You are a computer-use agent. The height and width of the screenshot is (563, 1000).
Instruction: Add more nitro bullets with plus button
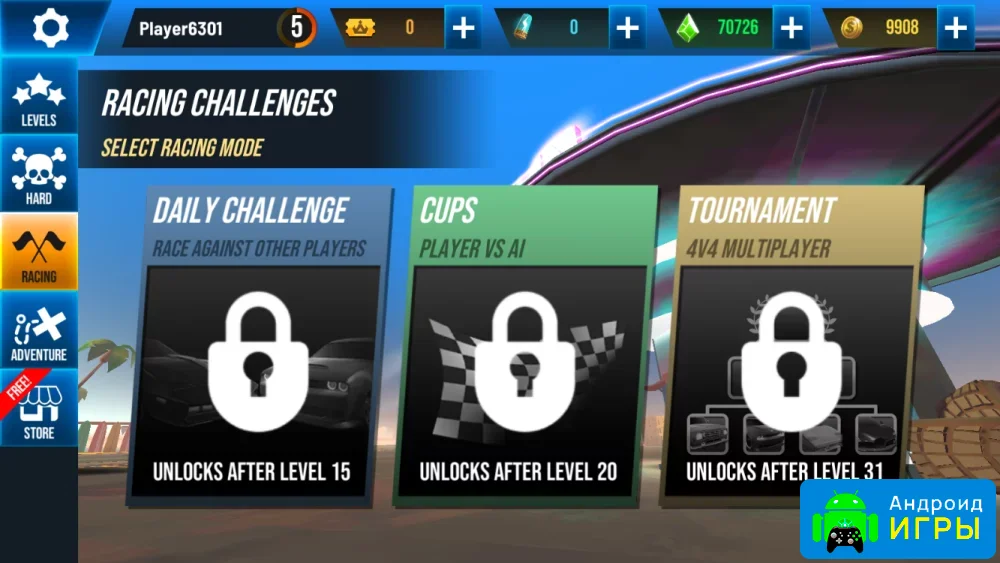(x=627, y=28)
